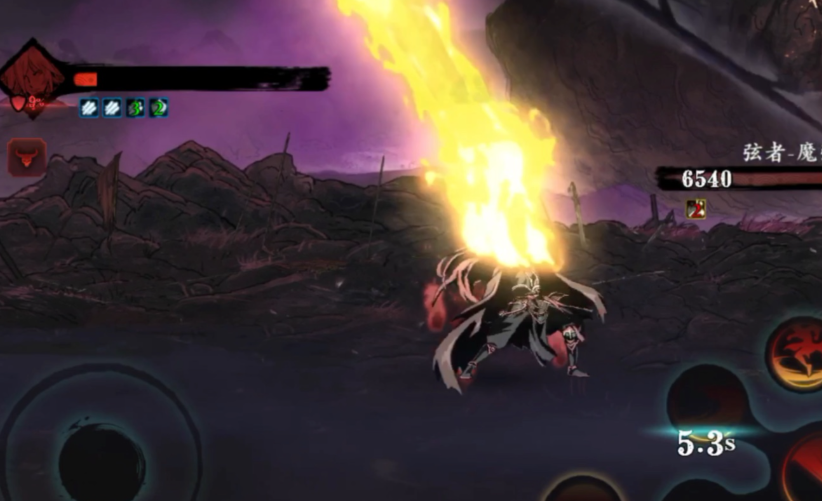
Task: Tap the red bull-head icon button
Action: (x=26, y=156)
